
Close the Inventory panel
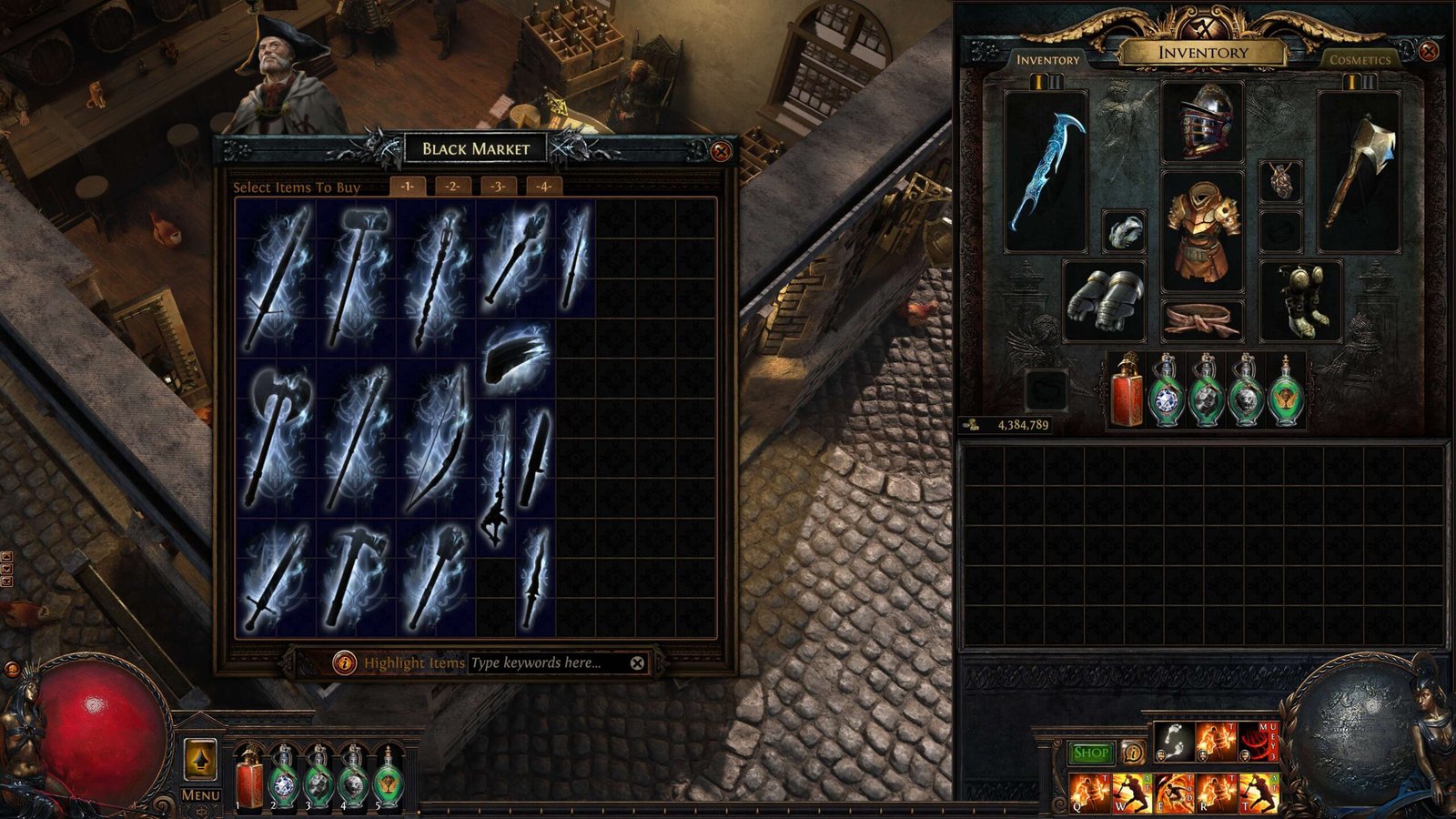coord(1428,51)
